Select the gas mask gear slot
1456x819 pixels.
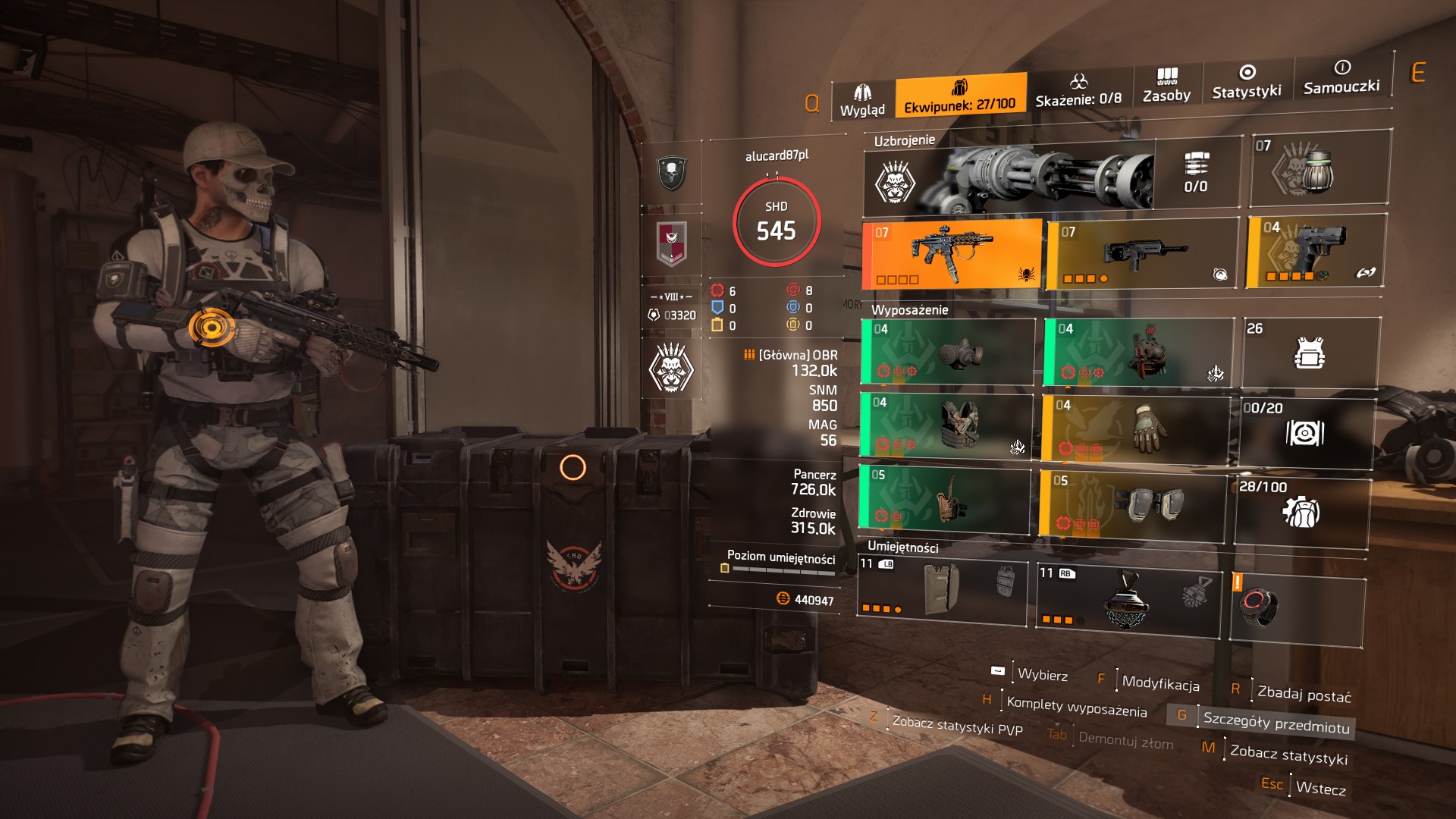point(948,353)
